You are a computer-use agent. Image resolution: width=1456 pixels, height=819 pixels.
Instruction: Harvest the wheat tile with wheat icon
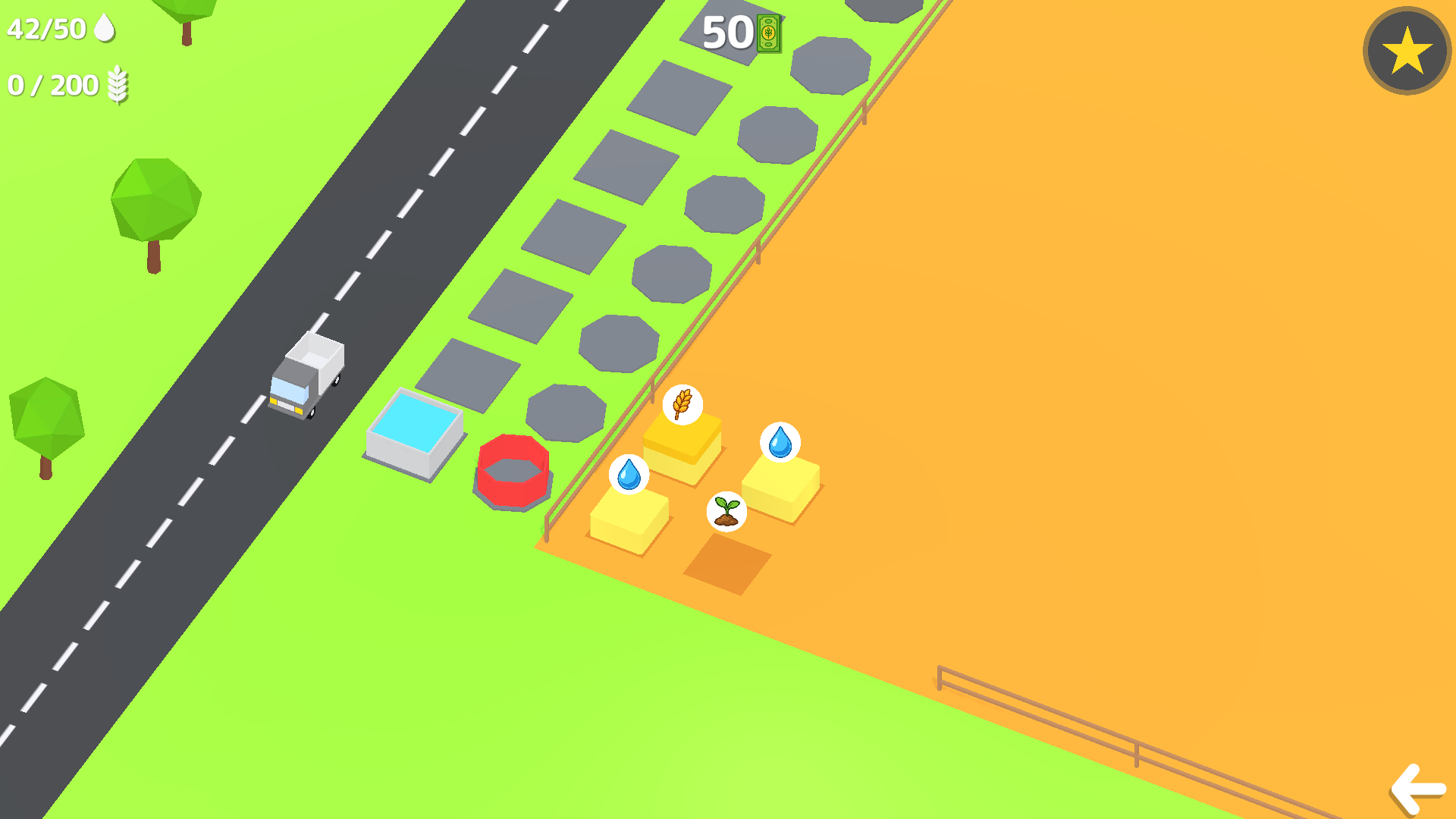pos(682,405)
